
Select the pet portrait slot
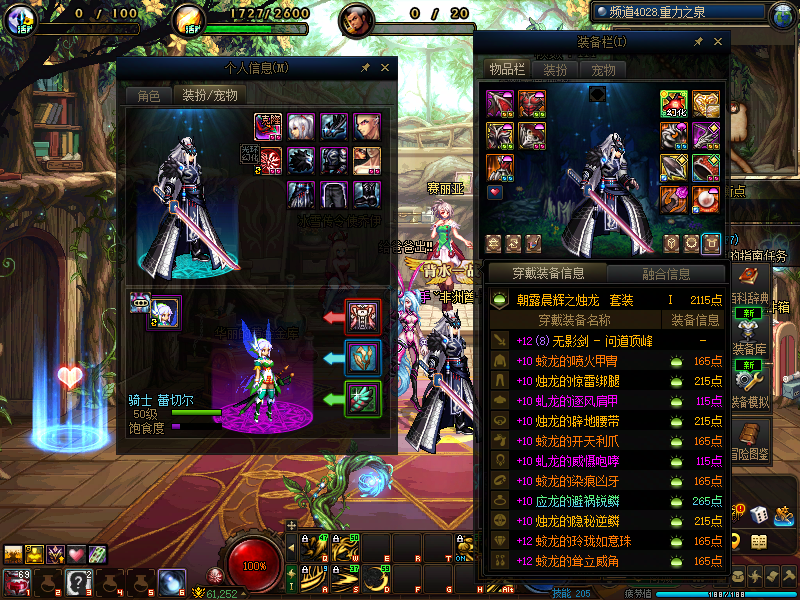point(165,312)
